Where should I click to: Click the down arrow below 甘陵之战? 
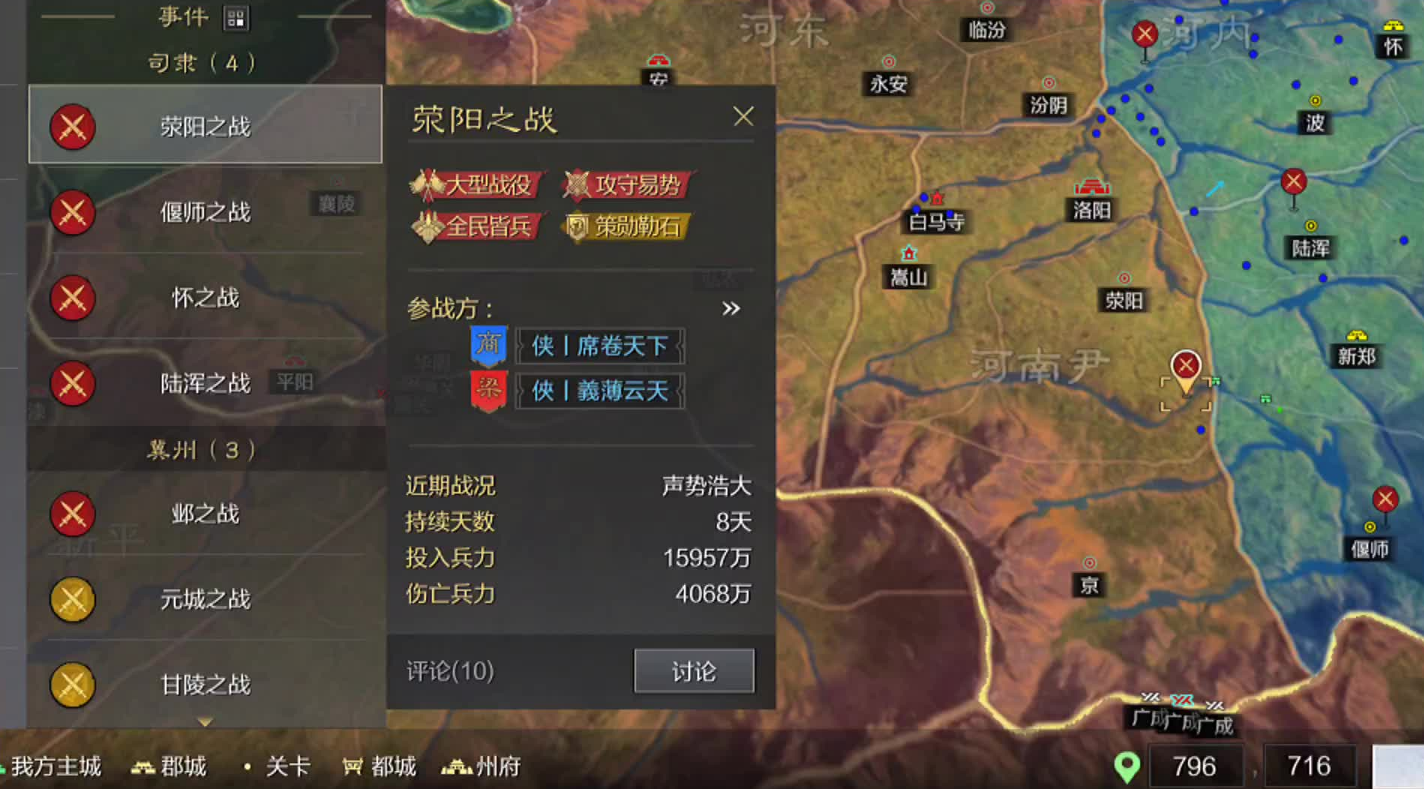tap(205, 722)
